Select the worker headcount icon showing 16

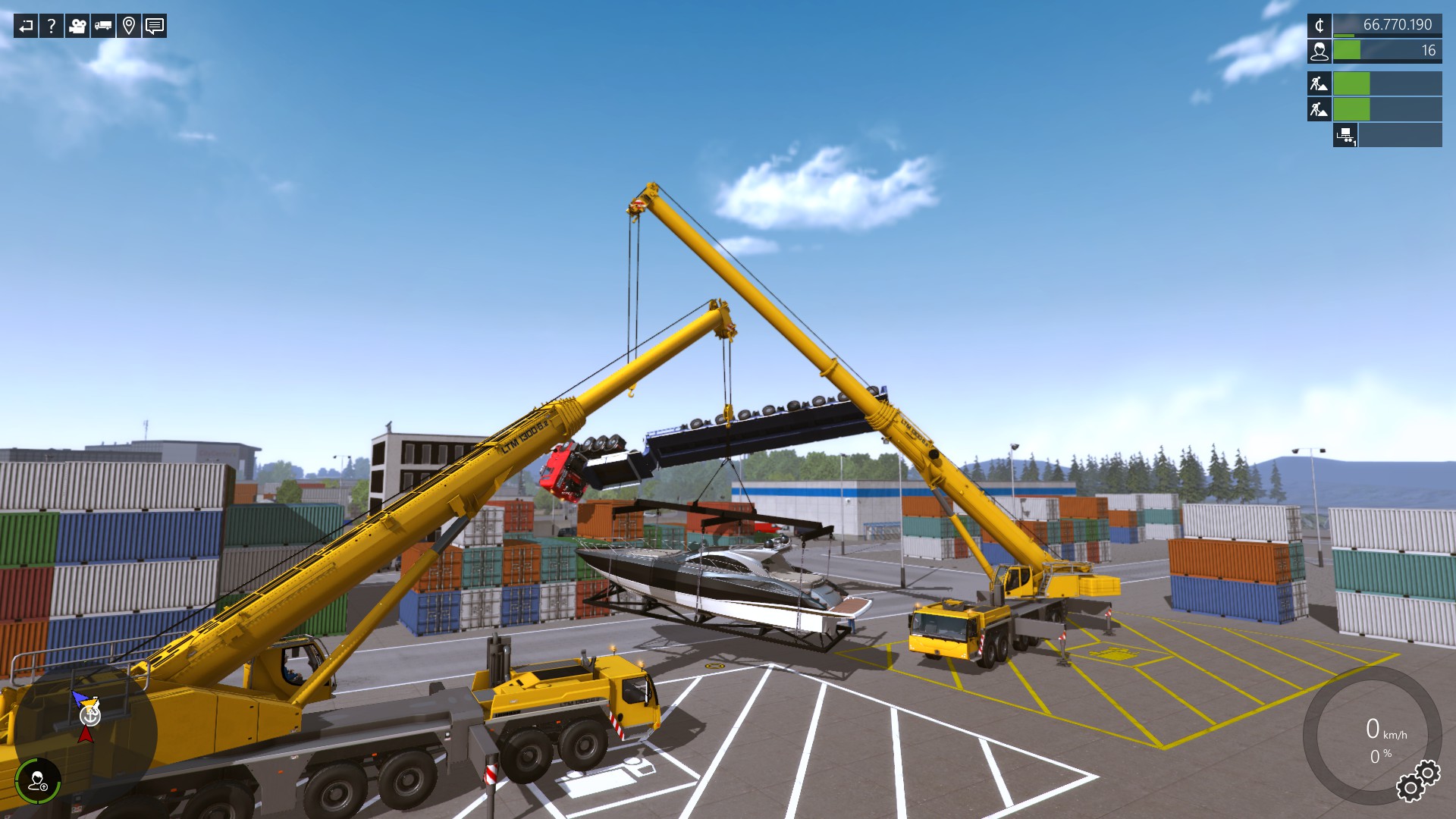click(x=1320, y=51)
